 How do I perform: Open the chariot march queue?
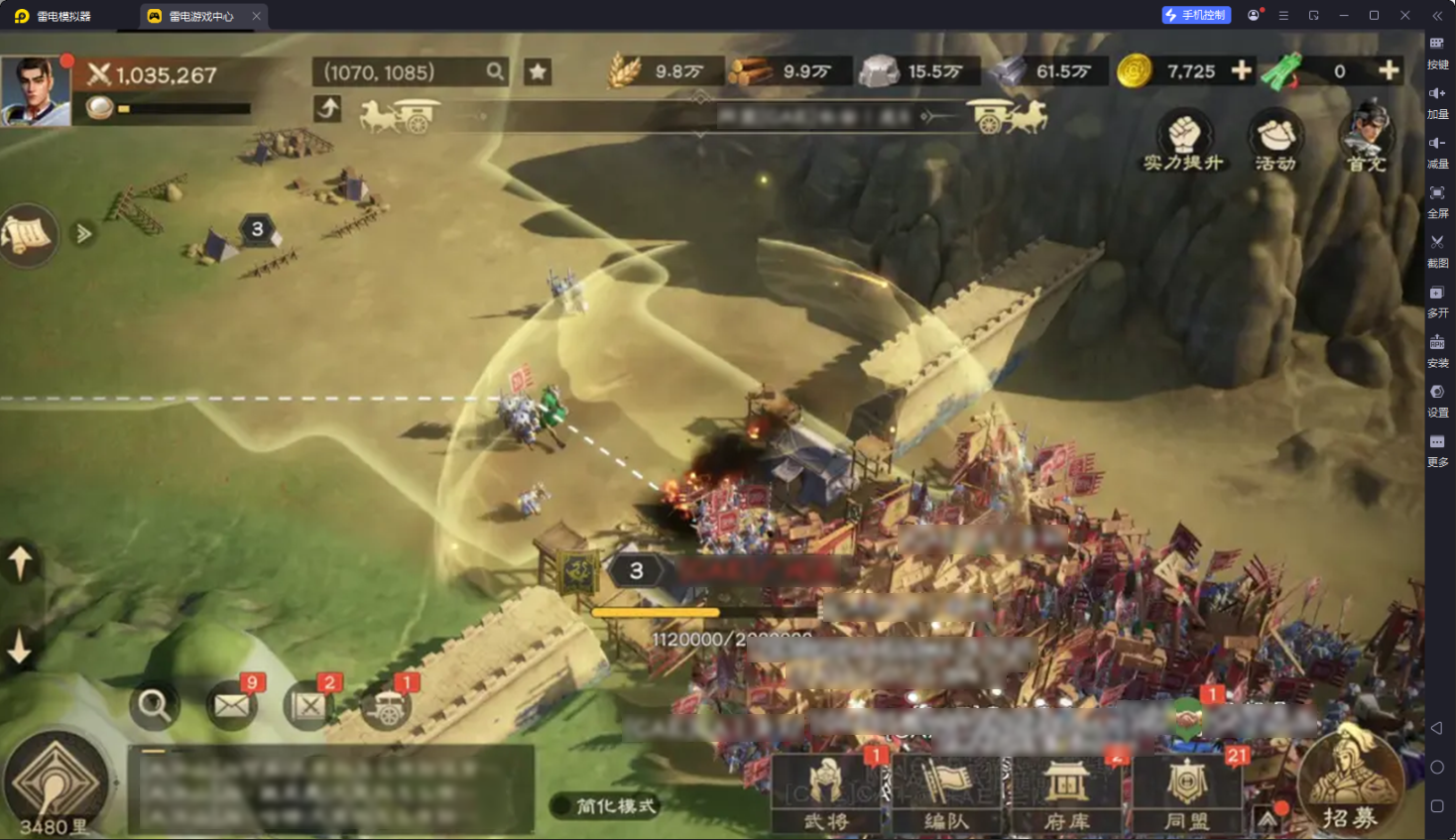point(387,707)
